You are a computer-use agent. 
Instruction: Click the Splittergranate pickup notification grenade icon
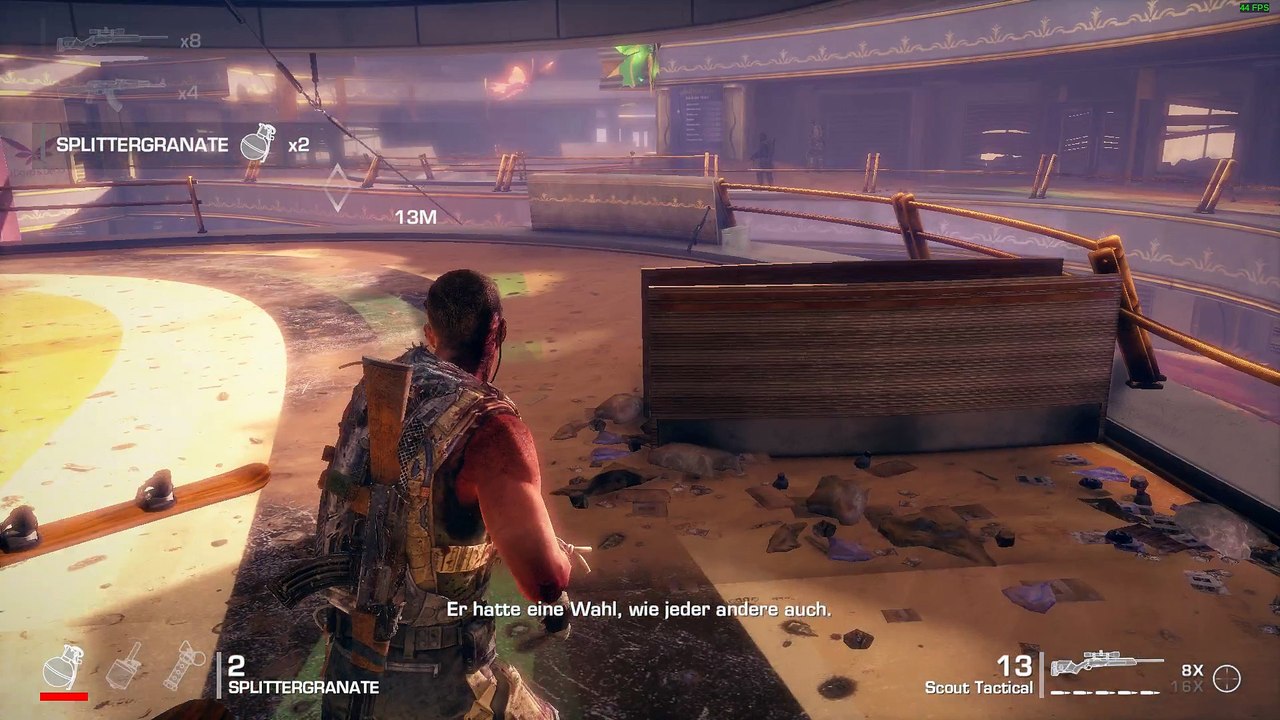tap(257, 145)
